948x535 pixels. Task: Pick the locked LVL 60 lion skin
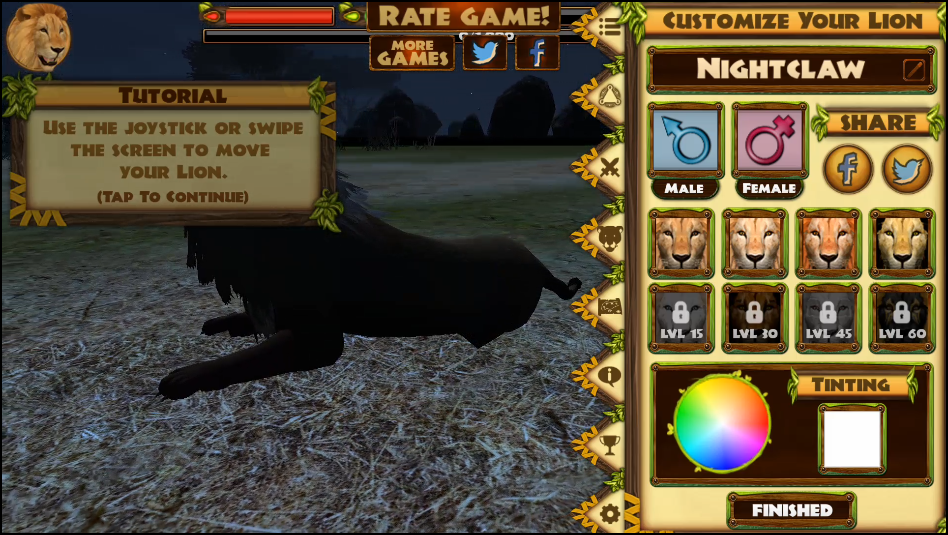[901, 318]
